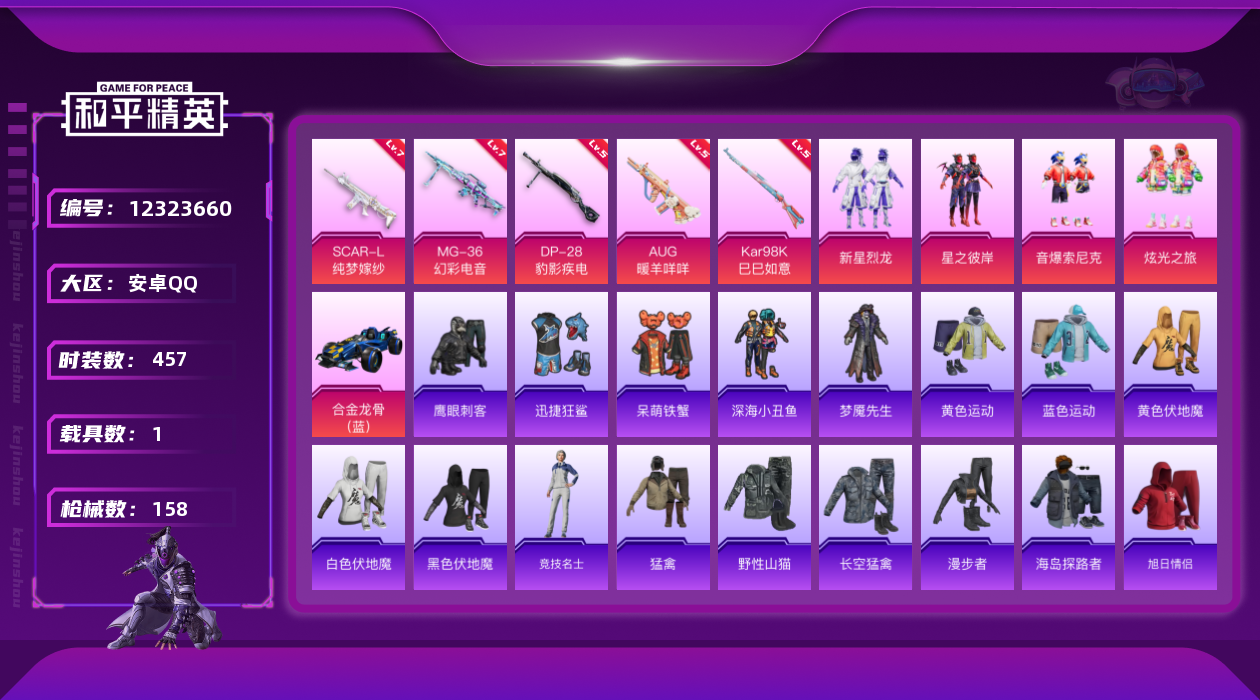View the 鹰眼刺客 outfit
Viewport: 1260px width, 700px height.
460,364
